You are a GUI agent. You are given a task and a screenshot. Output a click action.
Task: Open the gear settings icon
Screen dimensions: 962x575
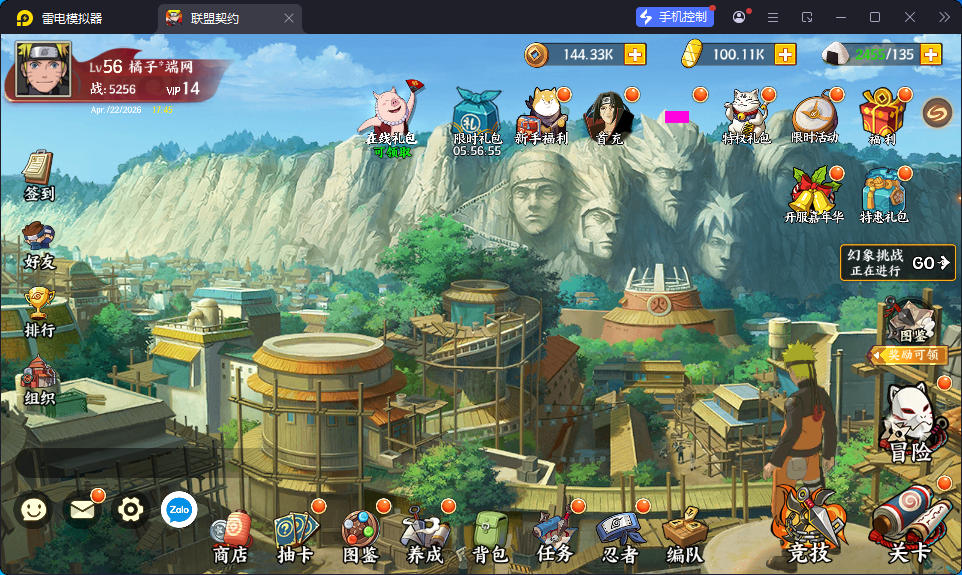point(131,510)
